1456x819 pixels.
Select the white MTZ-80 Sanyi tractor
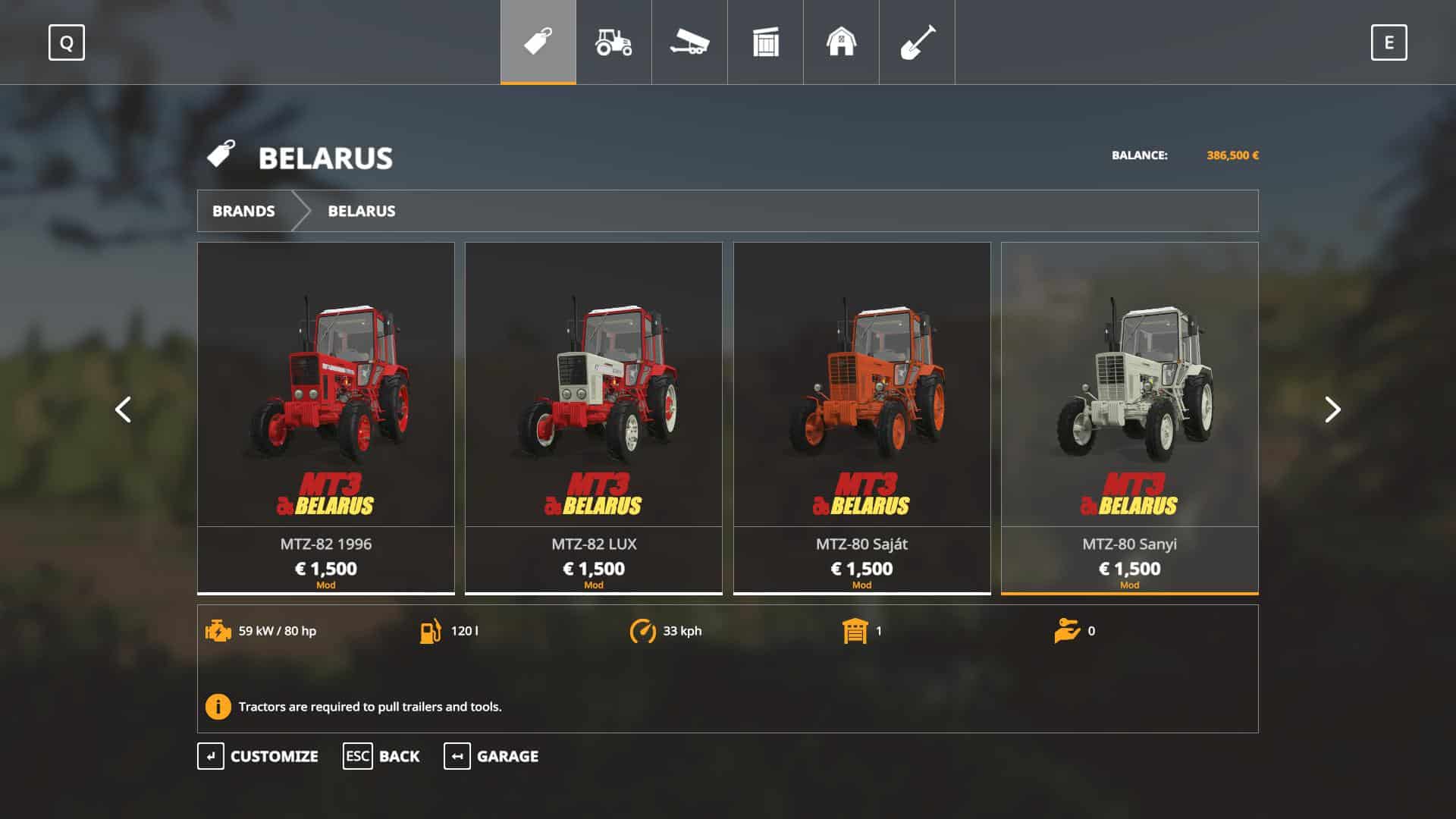(1129, 417)
